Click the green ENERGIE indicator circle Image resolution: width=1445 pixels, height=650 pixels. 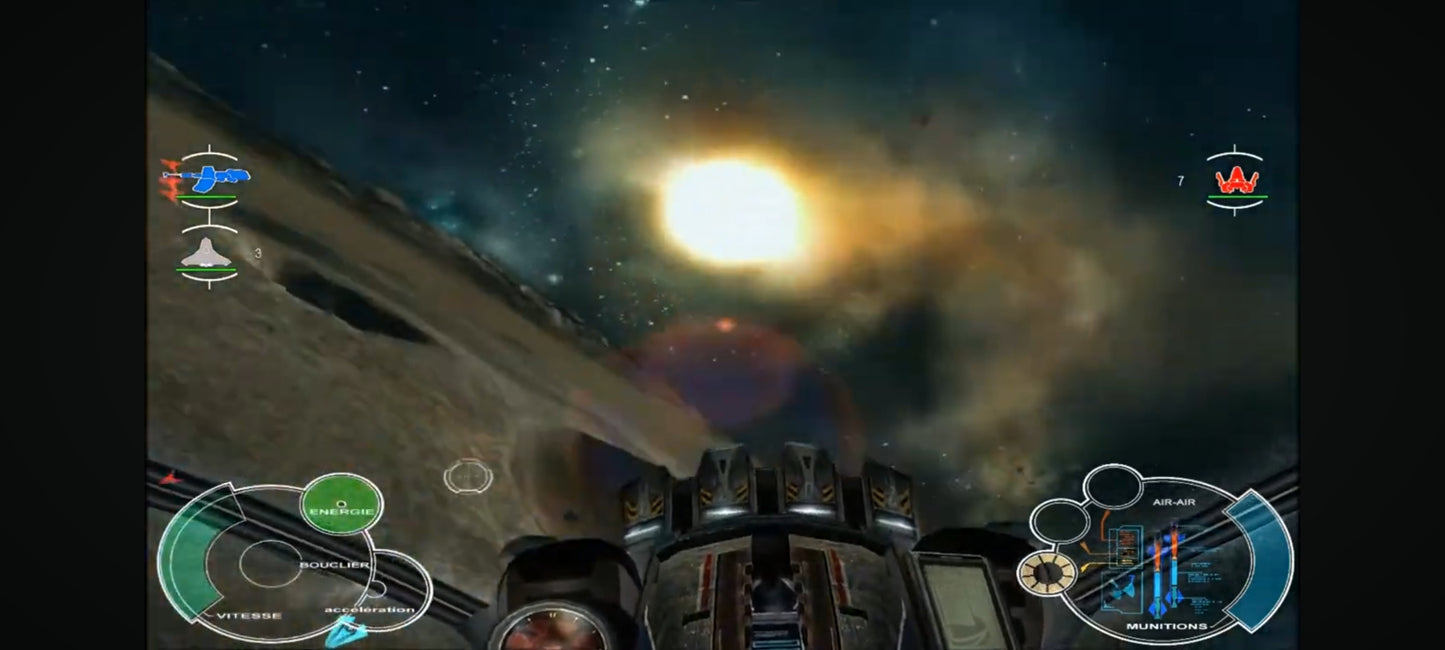(342, 503)
